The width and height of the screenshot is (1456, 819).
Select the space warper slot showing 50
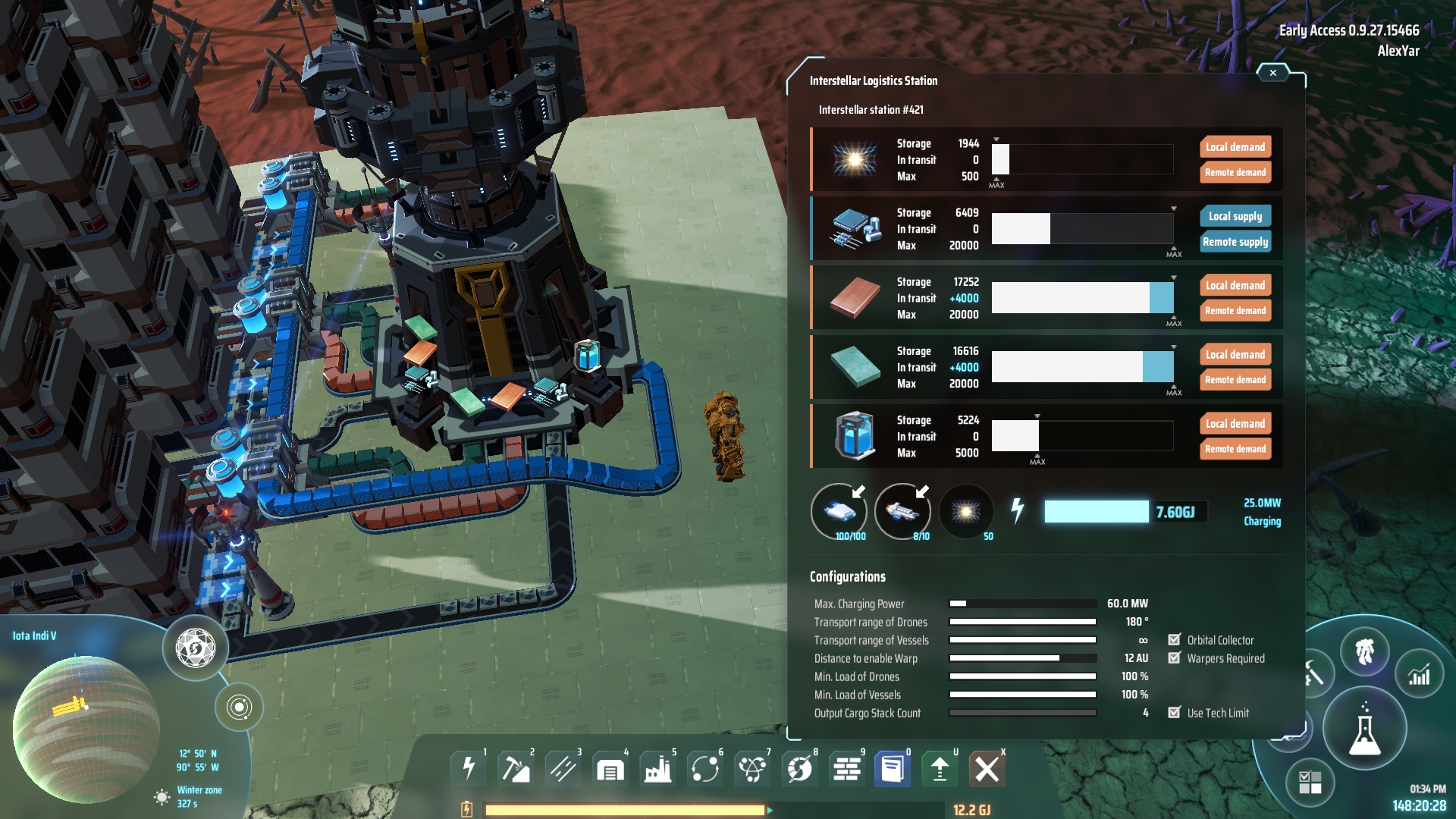click(966, 512)
